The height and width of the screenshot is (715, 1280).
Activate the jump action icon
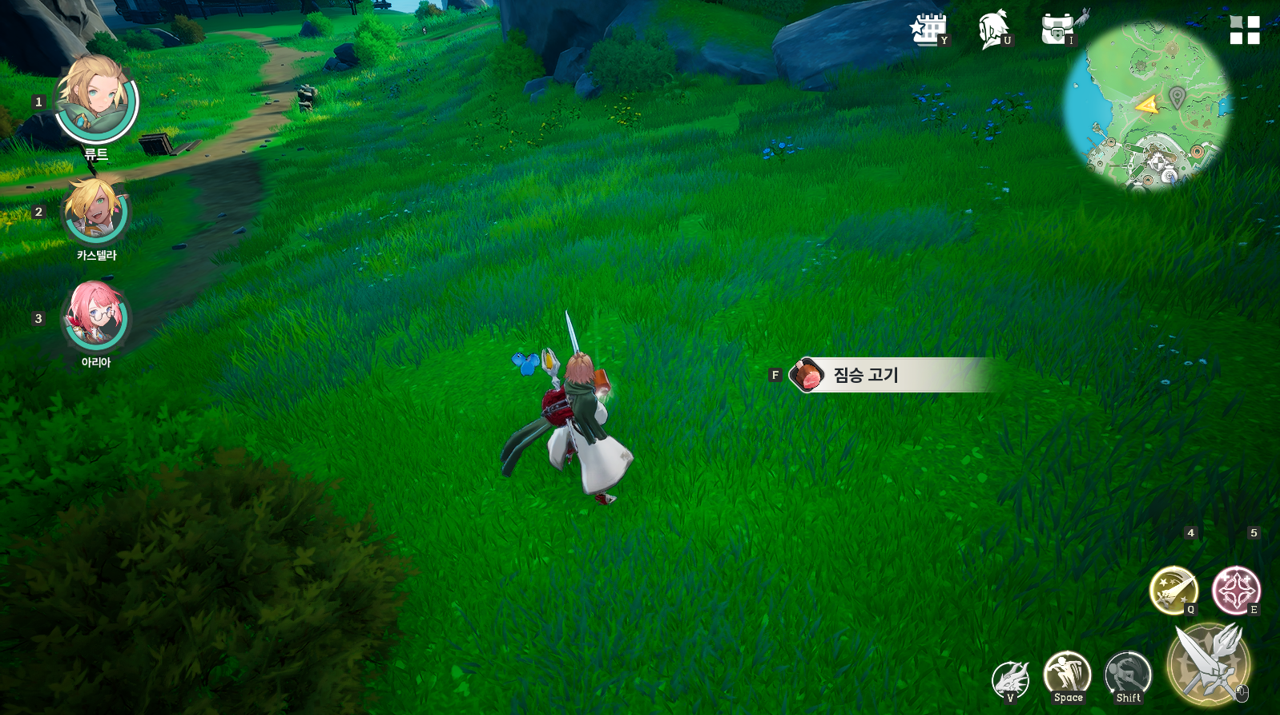[x=1067, y=675]
